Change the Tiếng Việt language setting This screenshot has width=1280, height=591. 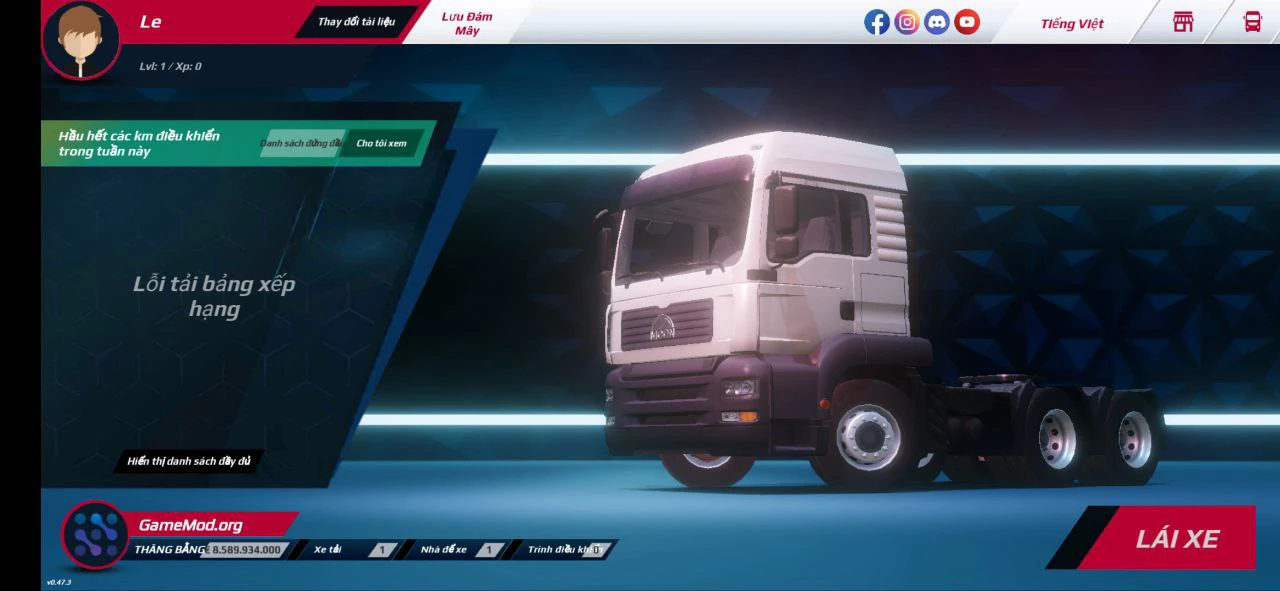1071,24
